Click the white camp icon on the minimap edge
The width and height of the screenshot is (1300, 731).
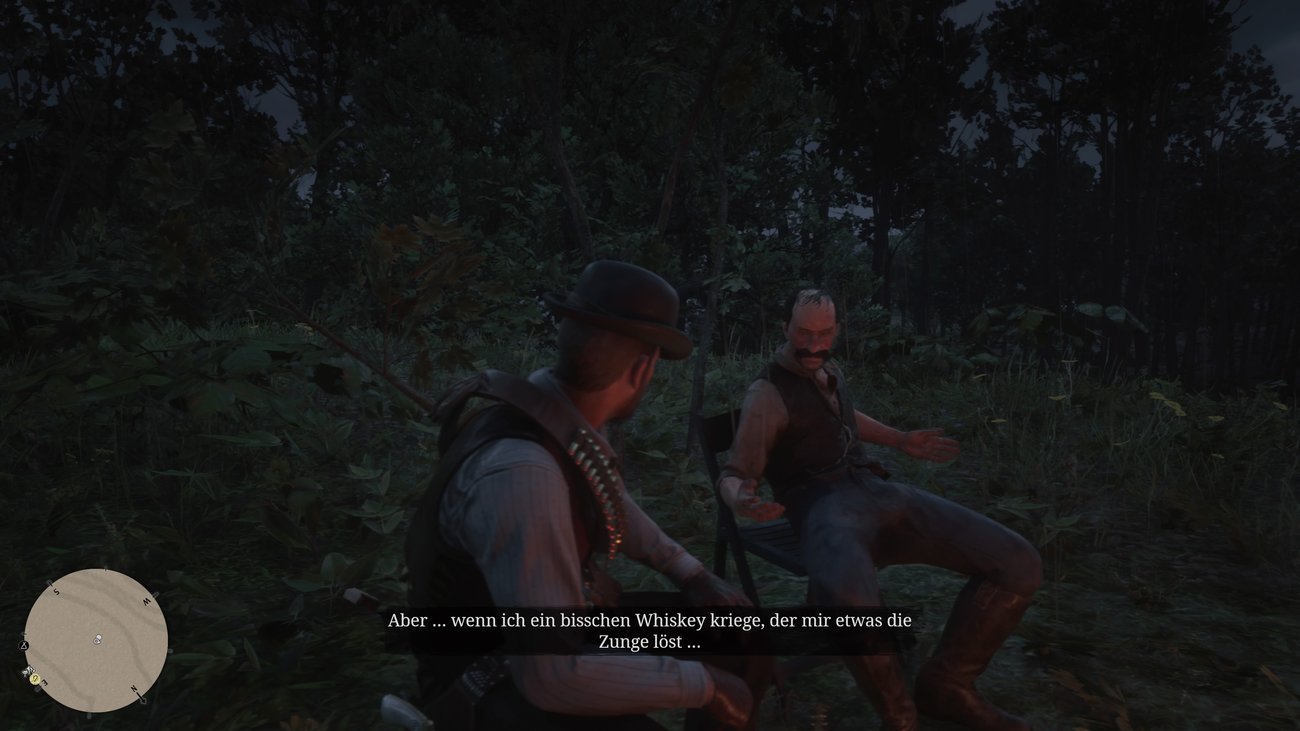tap(27, 671)
